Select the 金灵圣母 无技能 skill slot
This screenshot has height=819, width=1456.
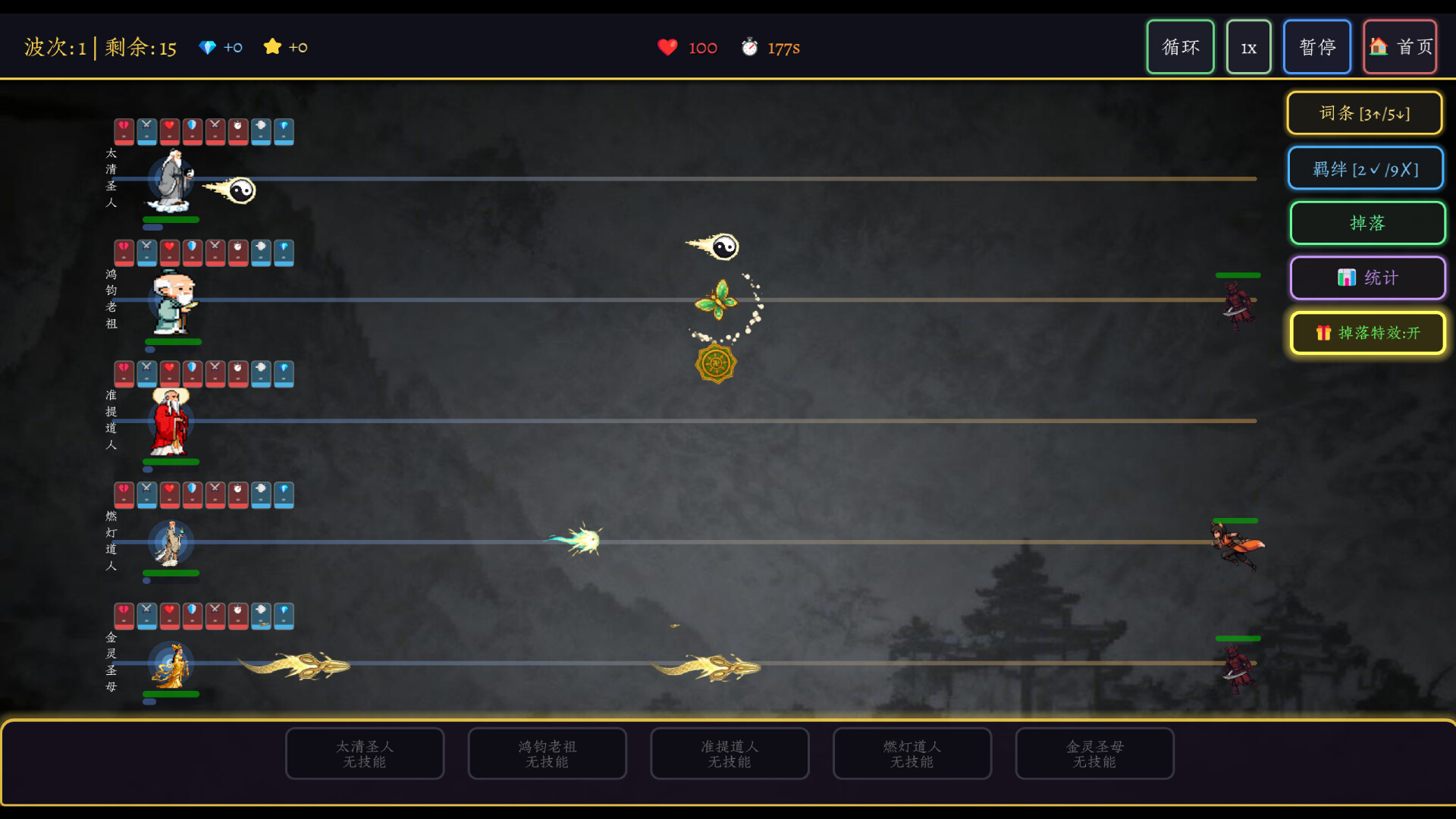tap(1094, 753)
